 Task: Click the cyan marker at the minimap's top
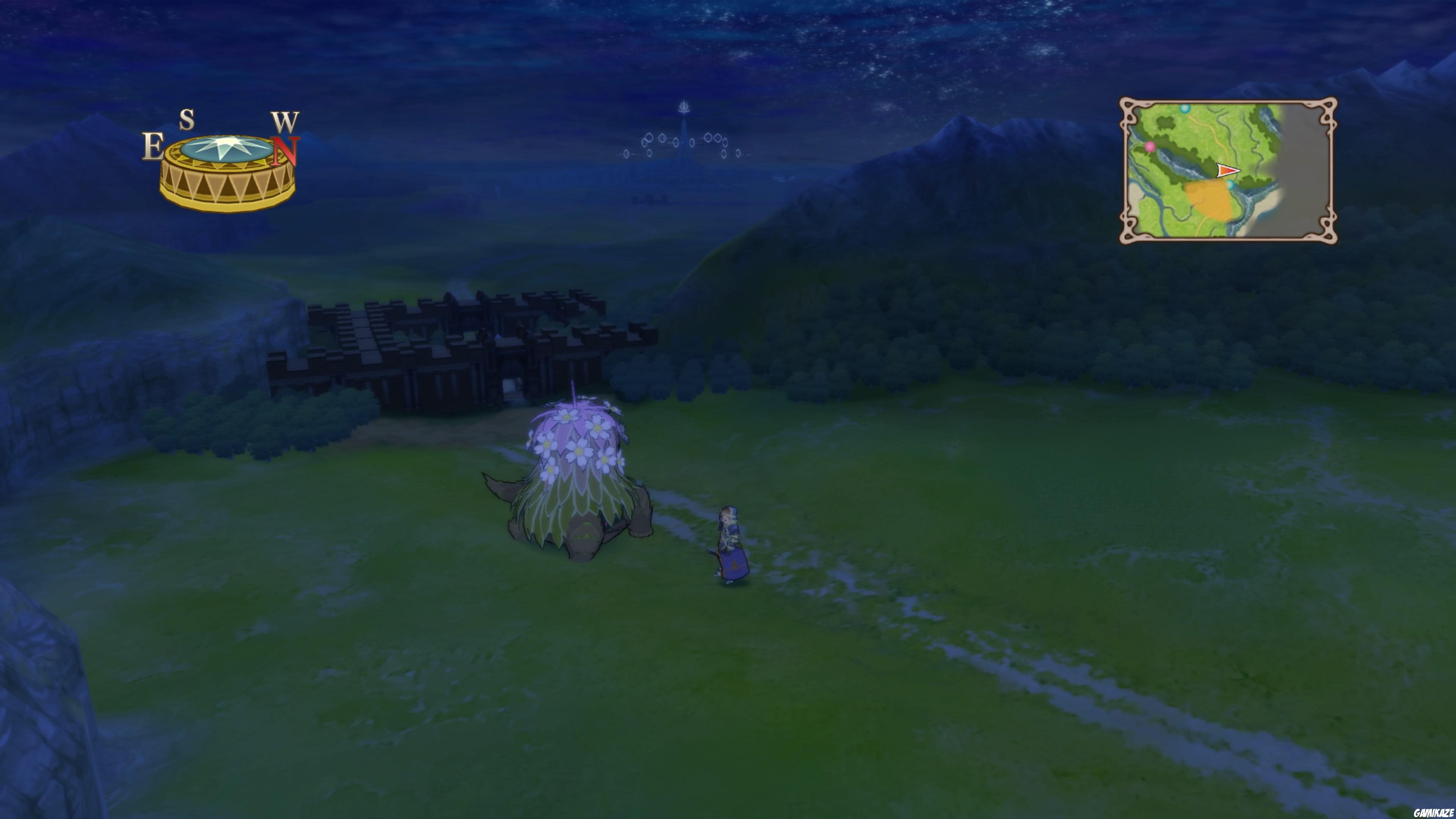pos(1185,110)
